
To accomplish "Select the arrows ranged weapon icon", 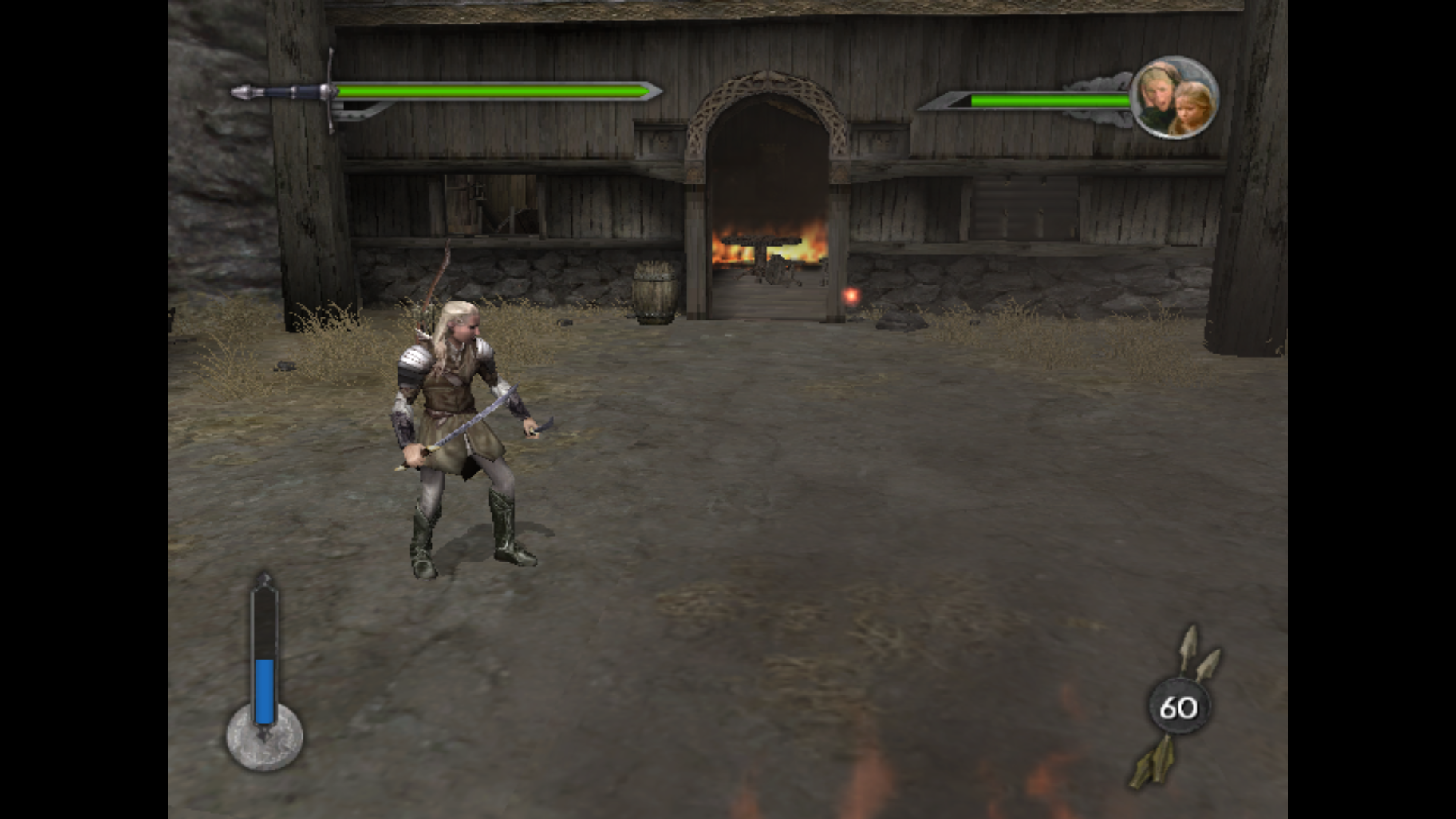I will point(1178,707).
